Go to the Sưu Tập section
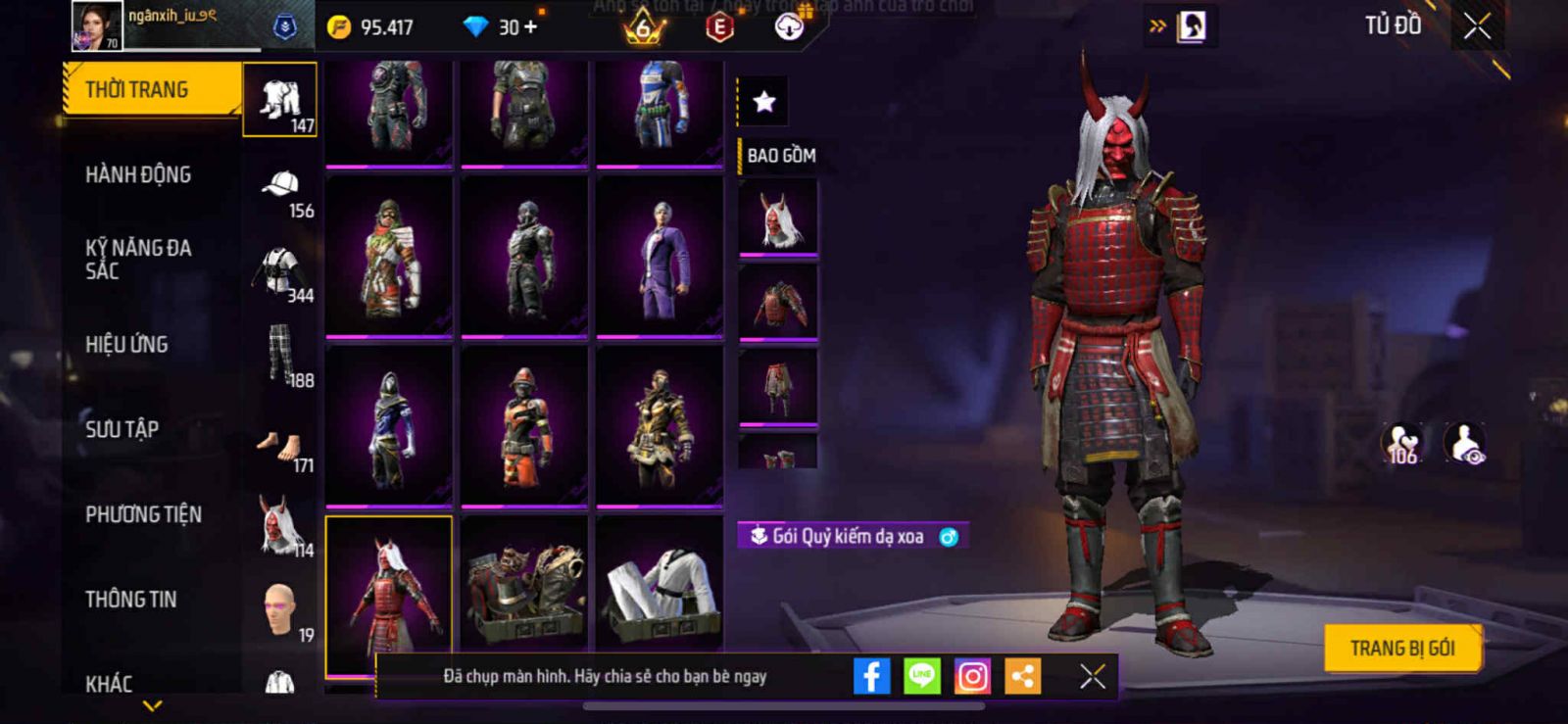Screen dimensions: 1568x724 [x=122, y=429]
